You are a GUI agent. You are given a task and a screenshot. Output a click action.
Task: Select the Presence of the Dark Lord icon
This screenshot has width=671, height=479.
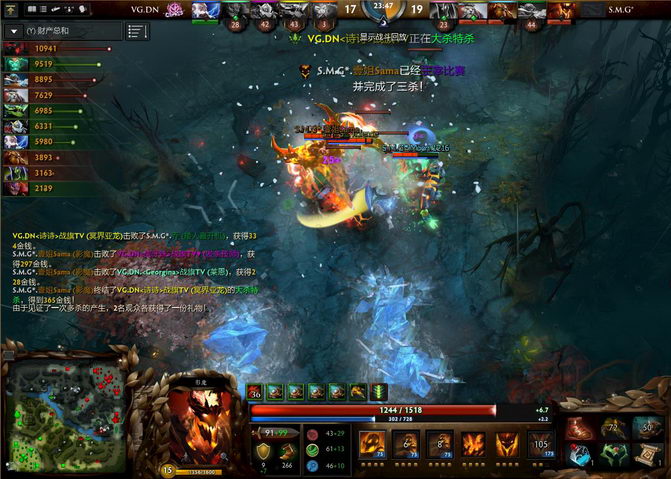click(507, 443)
